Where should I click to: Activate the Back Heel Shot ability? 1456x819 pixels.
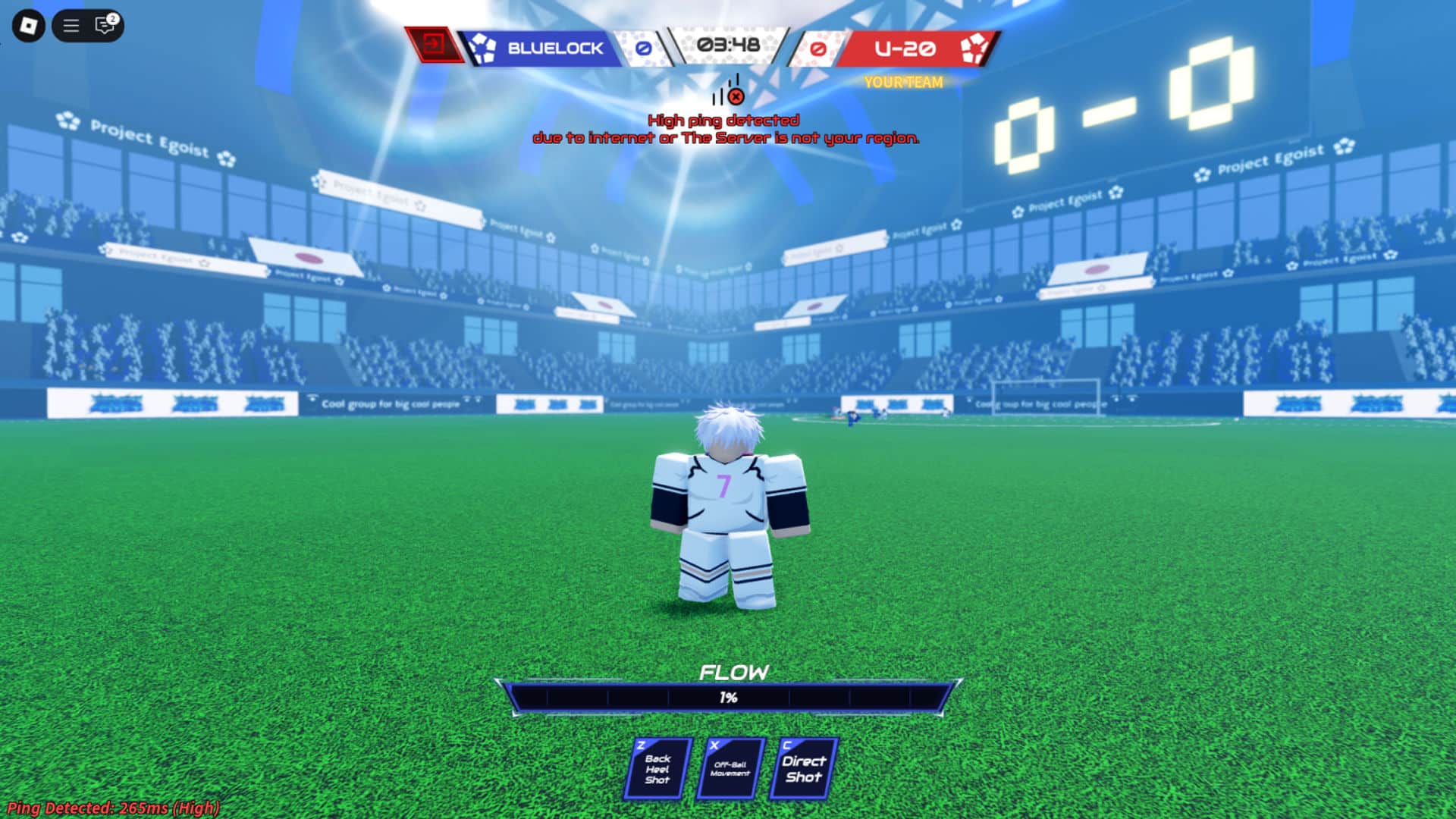click(x=657, y=769)
